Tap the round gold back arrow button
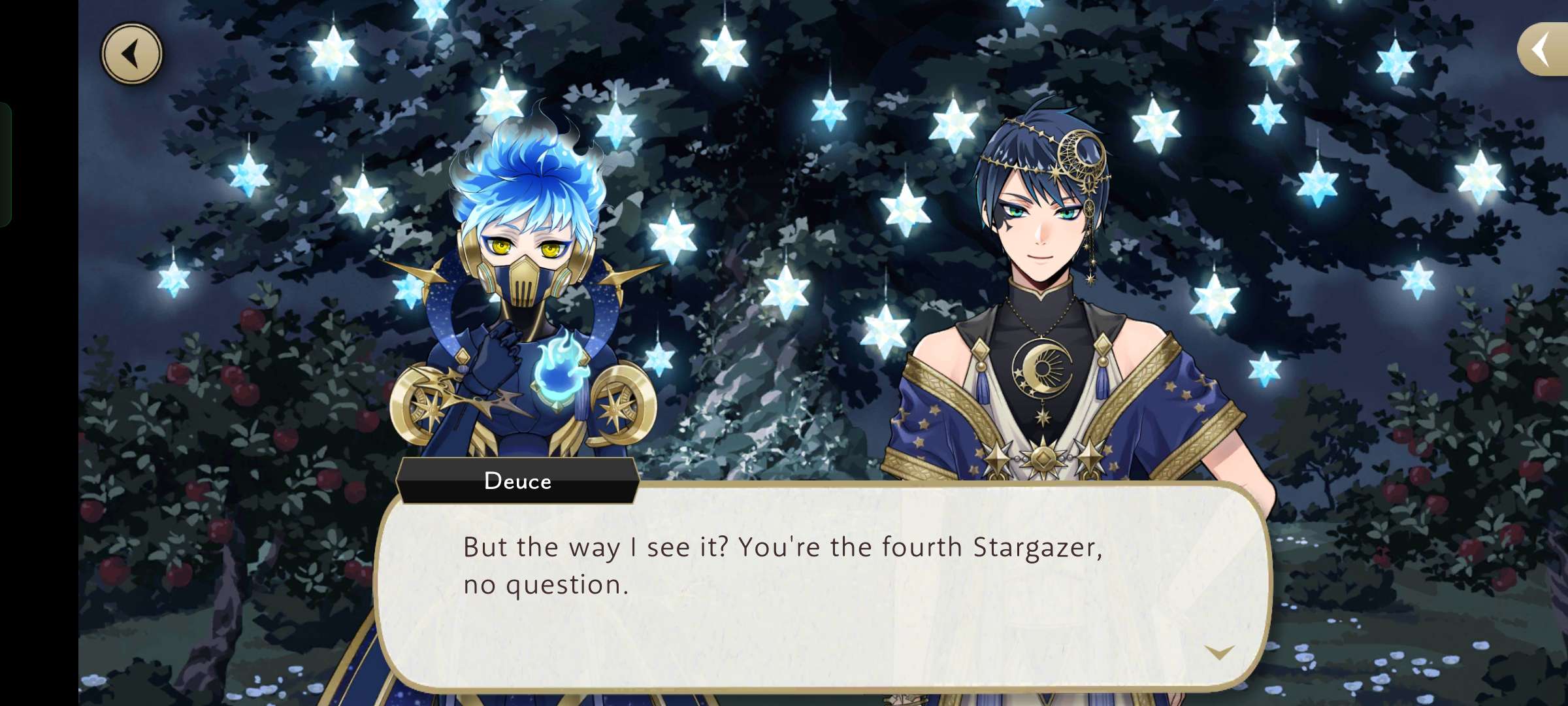This screenshot has height=706, width=1568. (131, 54)
